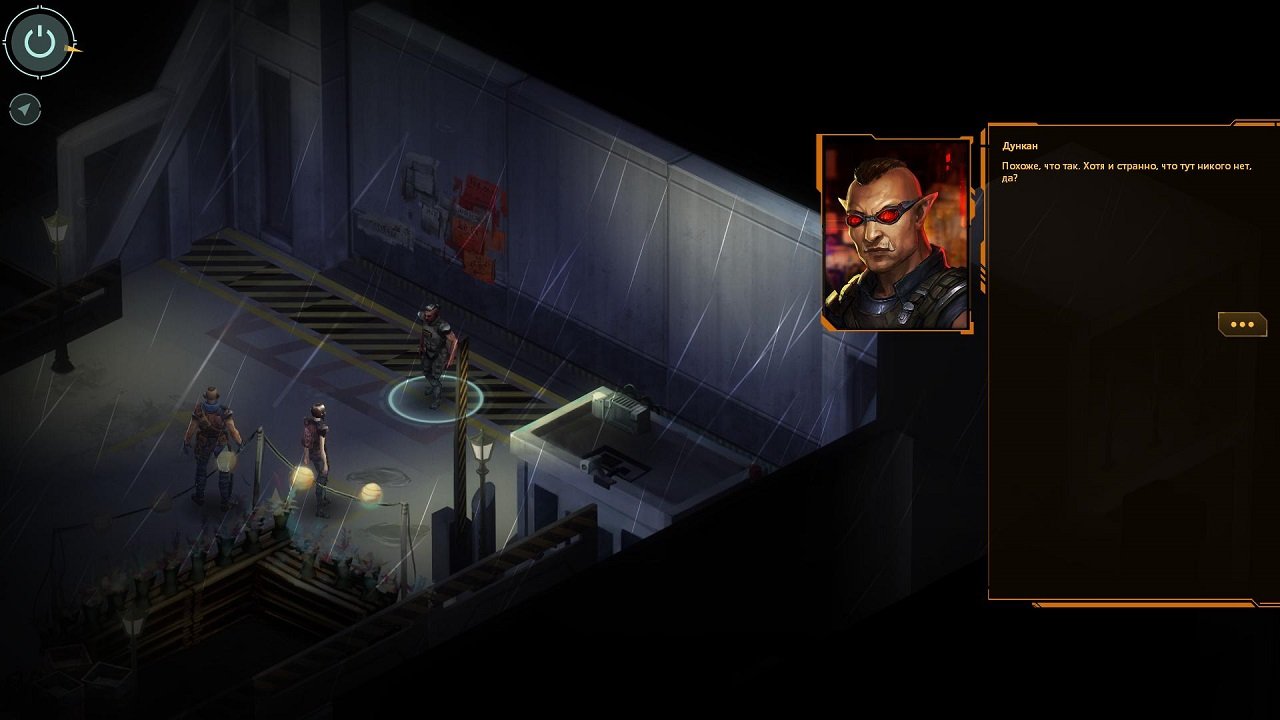Expand dialogue with the three-dot continue button
Viewport: 1280px width, 720px height.
(1243, 323)
